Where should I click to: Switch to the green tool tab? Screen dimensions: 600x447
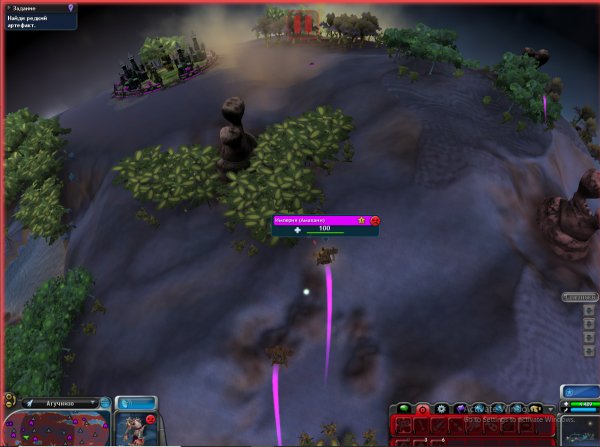405,409
